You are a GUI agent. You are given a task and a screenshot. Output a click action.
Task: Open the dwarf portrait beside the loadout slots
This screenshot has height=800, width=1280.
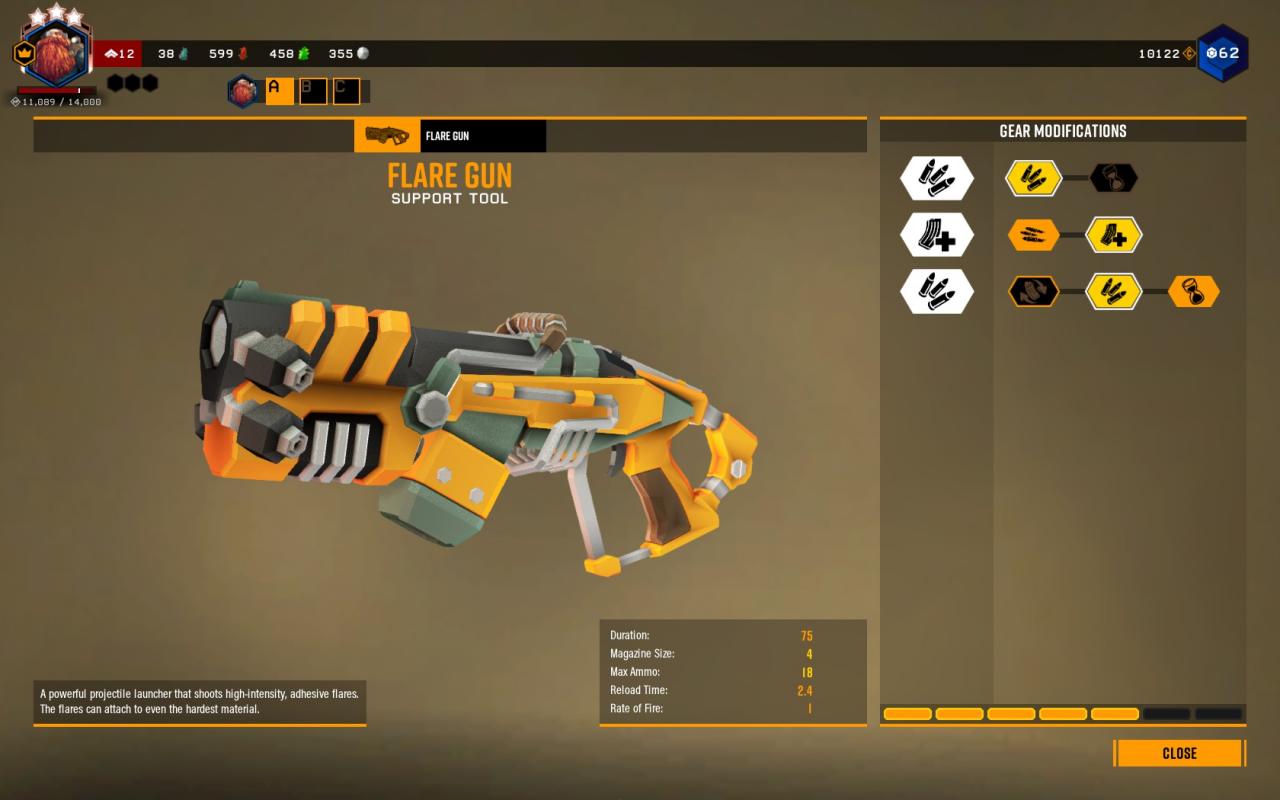(243, 91)
